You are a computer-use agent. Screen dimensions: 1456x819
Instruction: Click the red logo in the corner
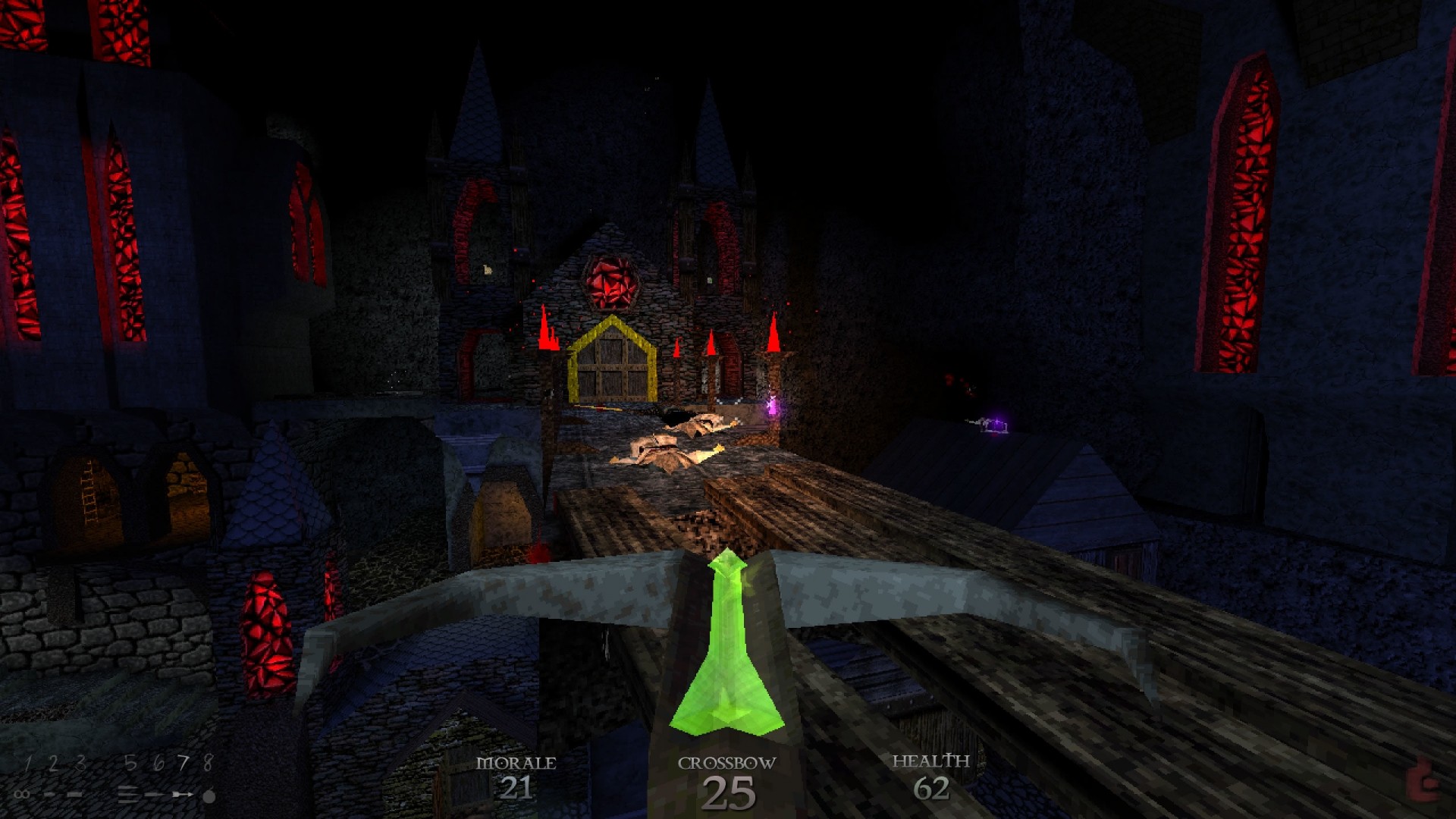[x=1422, y=784]
